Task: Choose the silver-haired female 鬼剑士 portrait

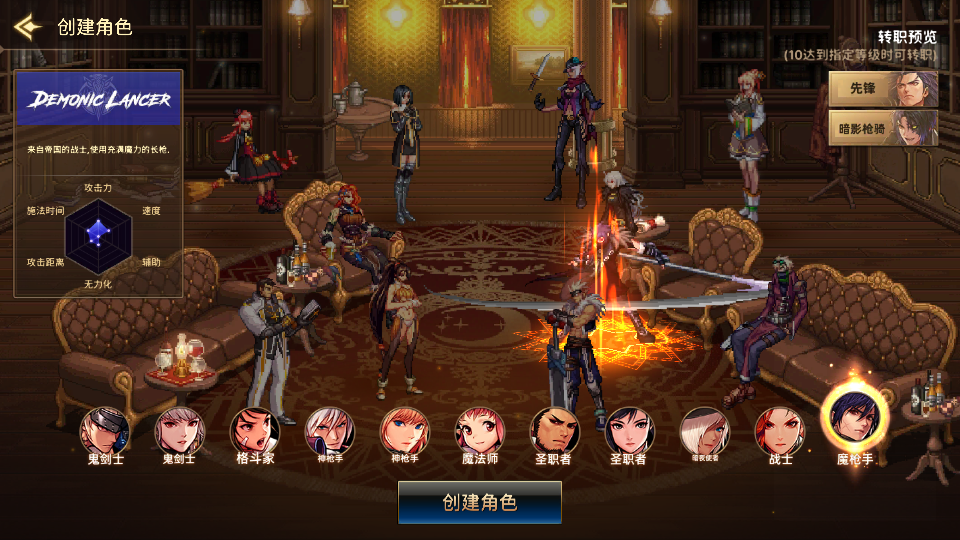Action: (x=180, y=431)
